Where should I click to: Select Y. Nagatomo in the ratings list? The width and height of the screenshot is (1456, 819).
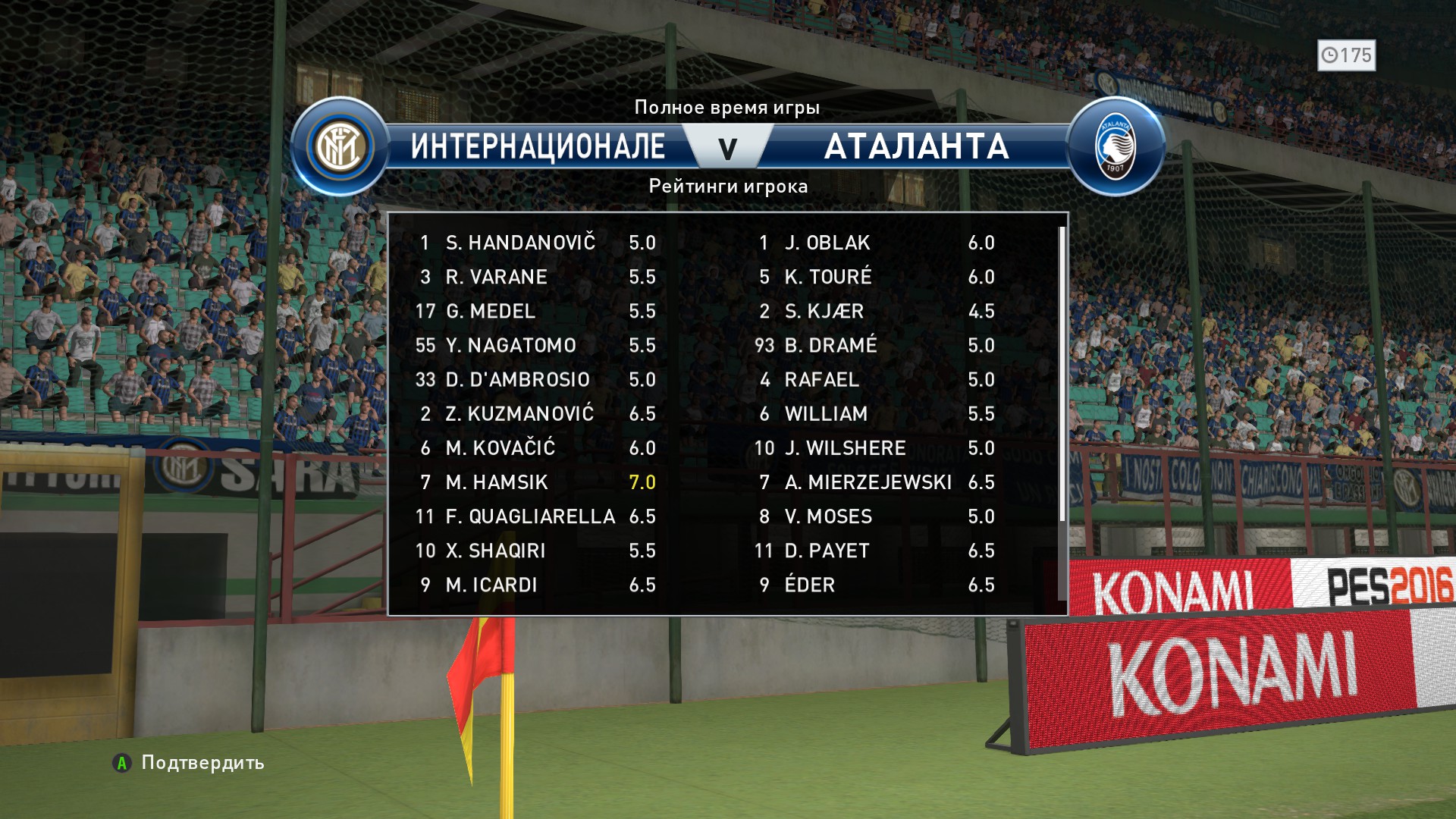(535, 345)
